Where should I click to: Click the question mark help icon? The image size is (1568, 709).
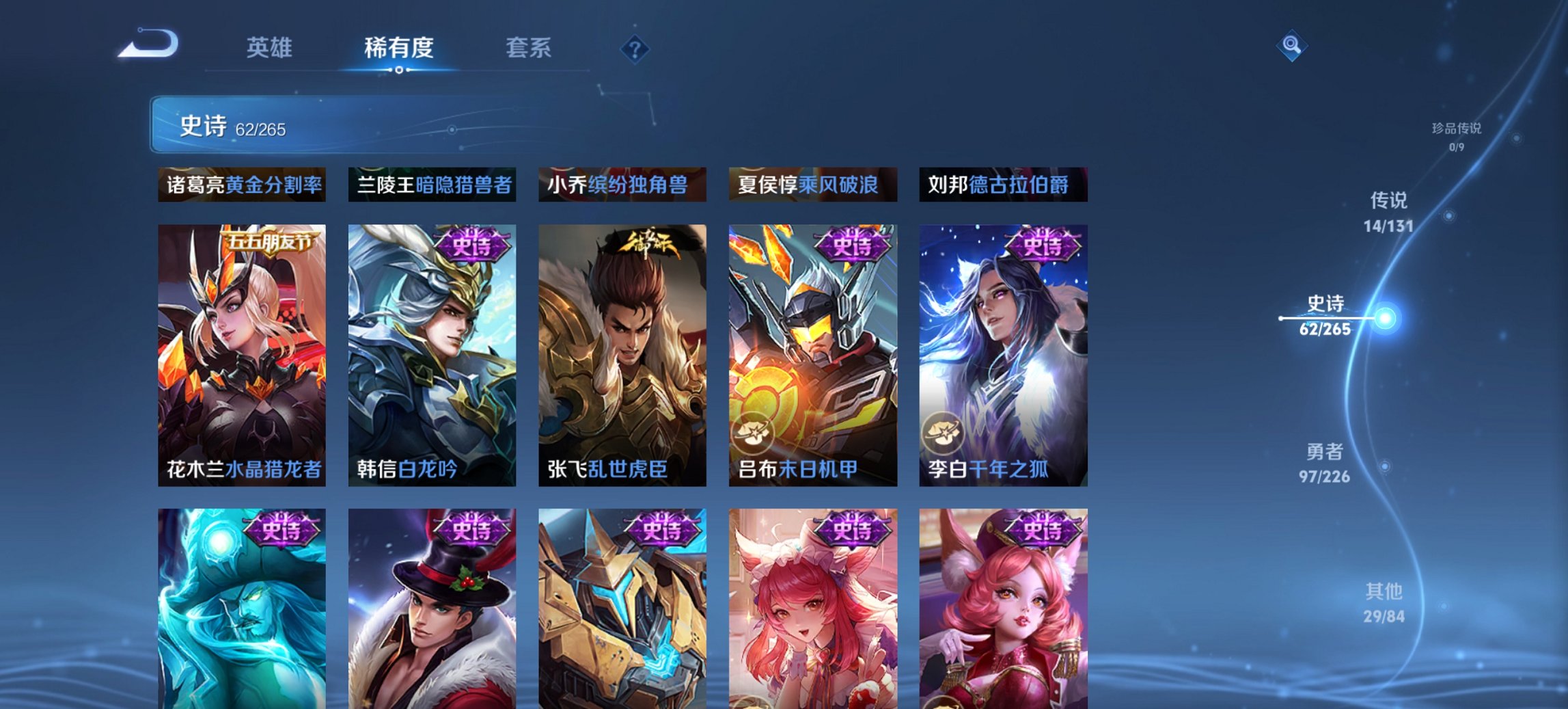(x=635, y=49)
